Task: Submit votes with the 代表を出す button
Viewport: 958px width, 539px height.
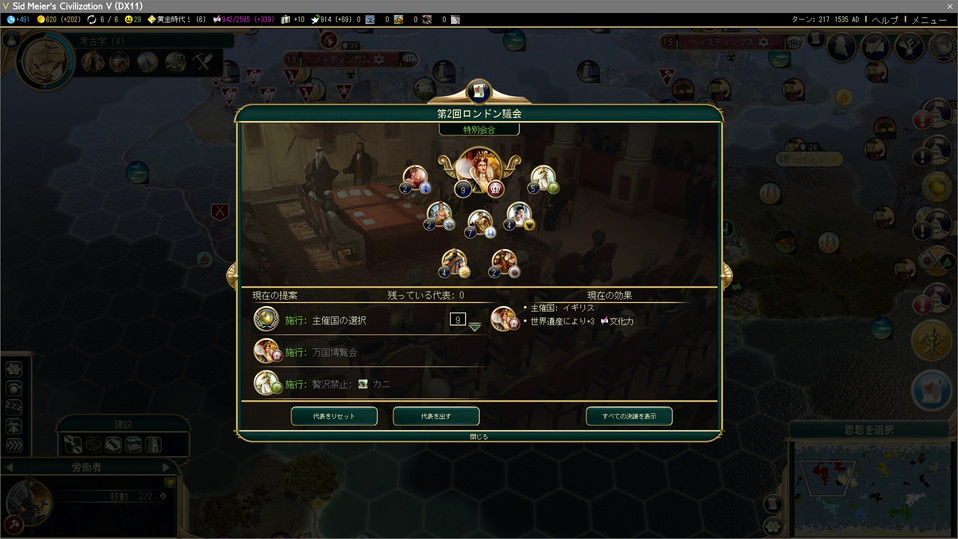Action: click(x=436, y=416)
